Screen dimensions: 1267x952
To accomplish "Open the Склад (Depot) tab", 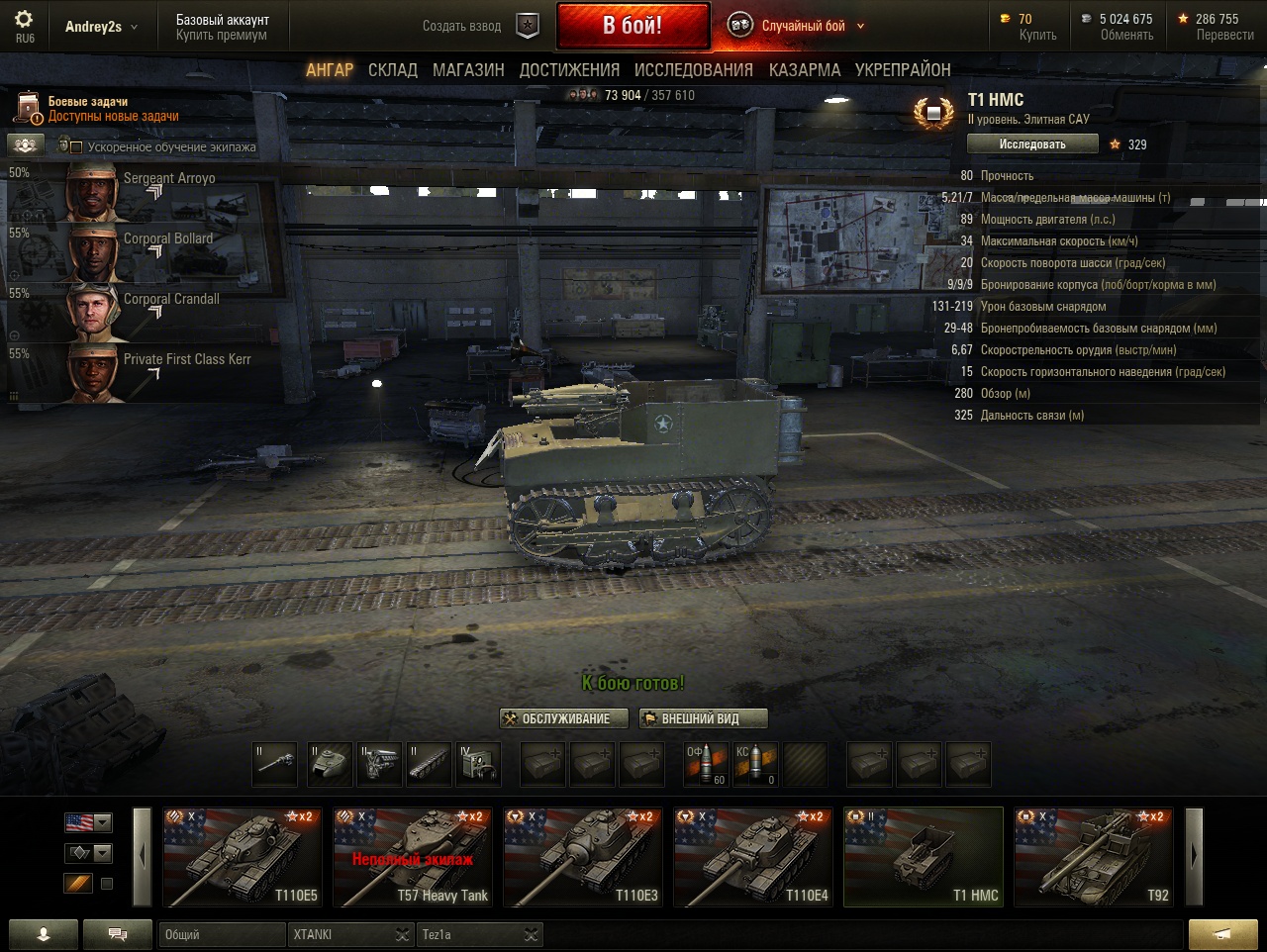I will tap(392, 70).
